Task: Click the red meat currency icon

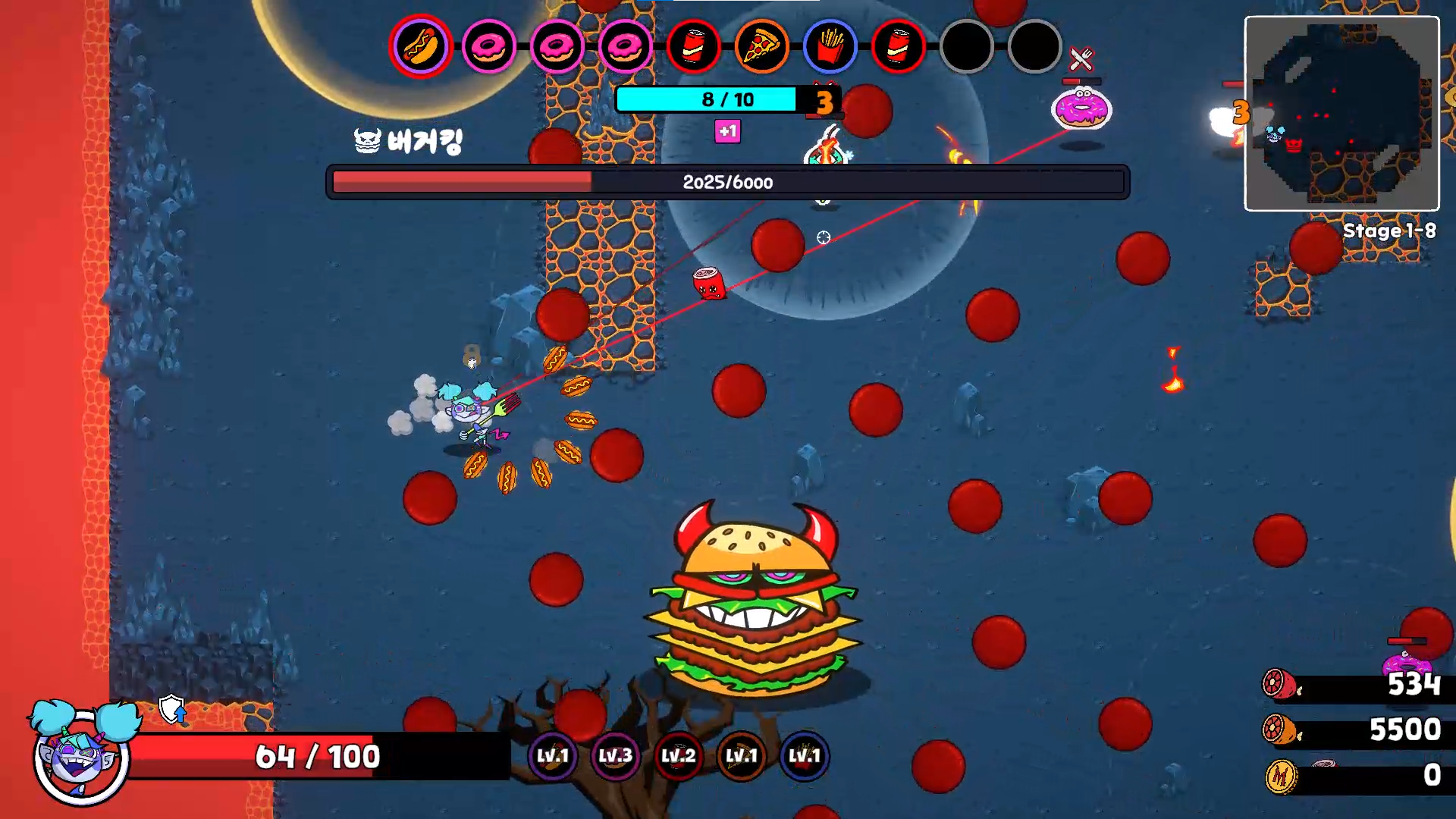Action: [1279, 685]
